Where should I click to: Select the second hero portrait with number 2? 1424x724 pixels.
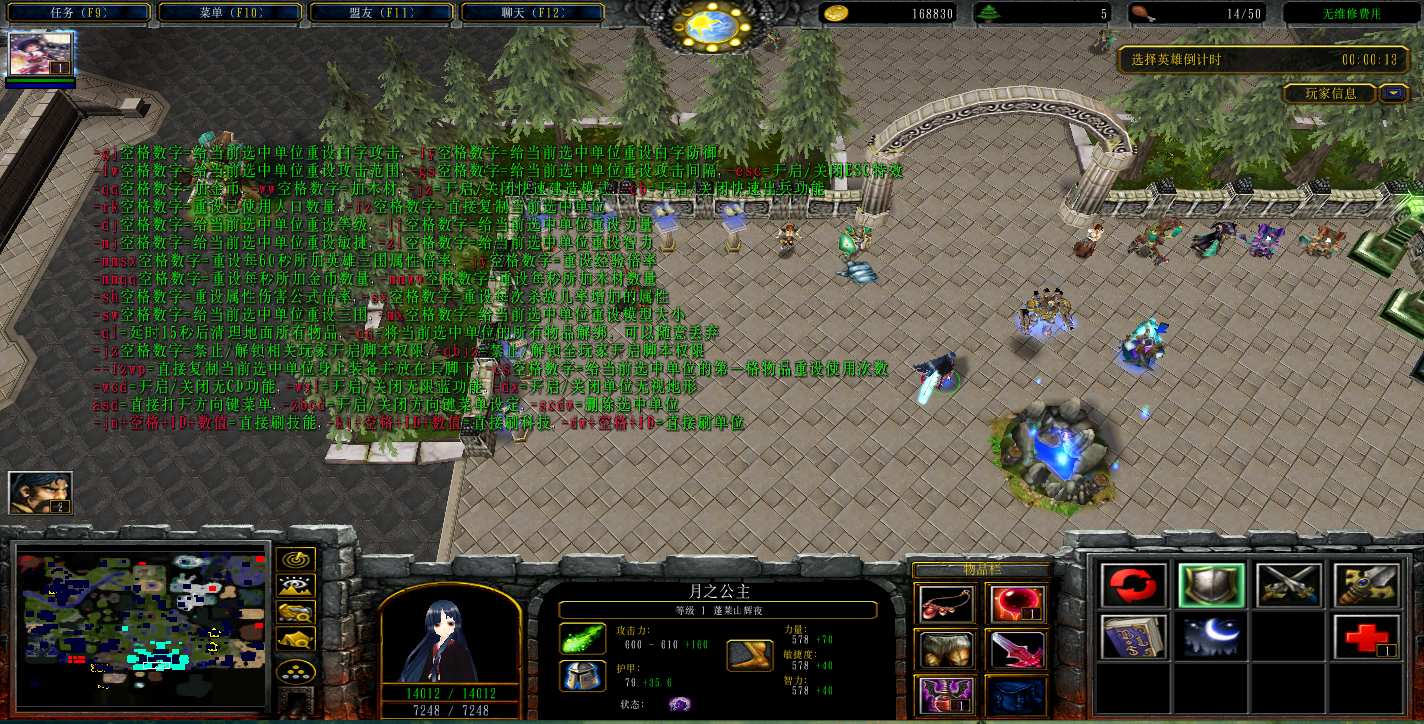pyautogui.click(x=41, y=493)
